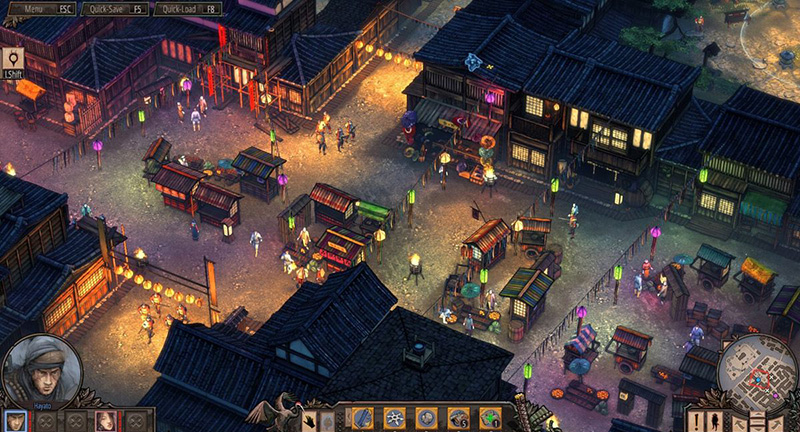Toggle the black hand action icon
Screen dimensions: 800x432
click(311, 421)
